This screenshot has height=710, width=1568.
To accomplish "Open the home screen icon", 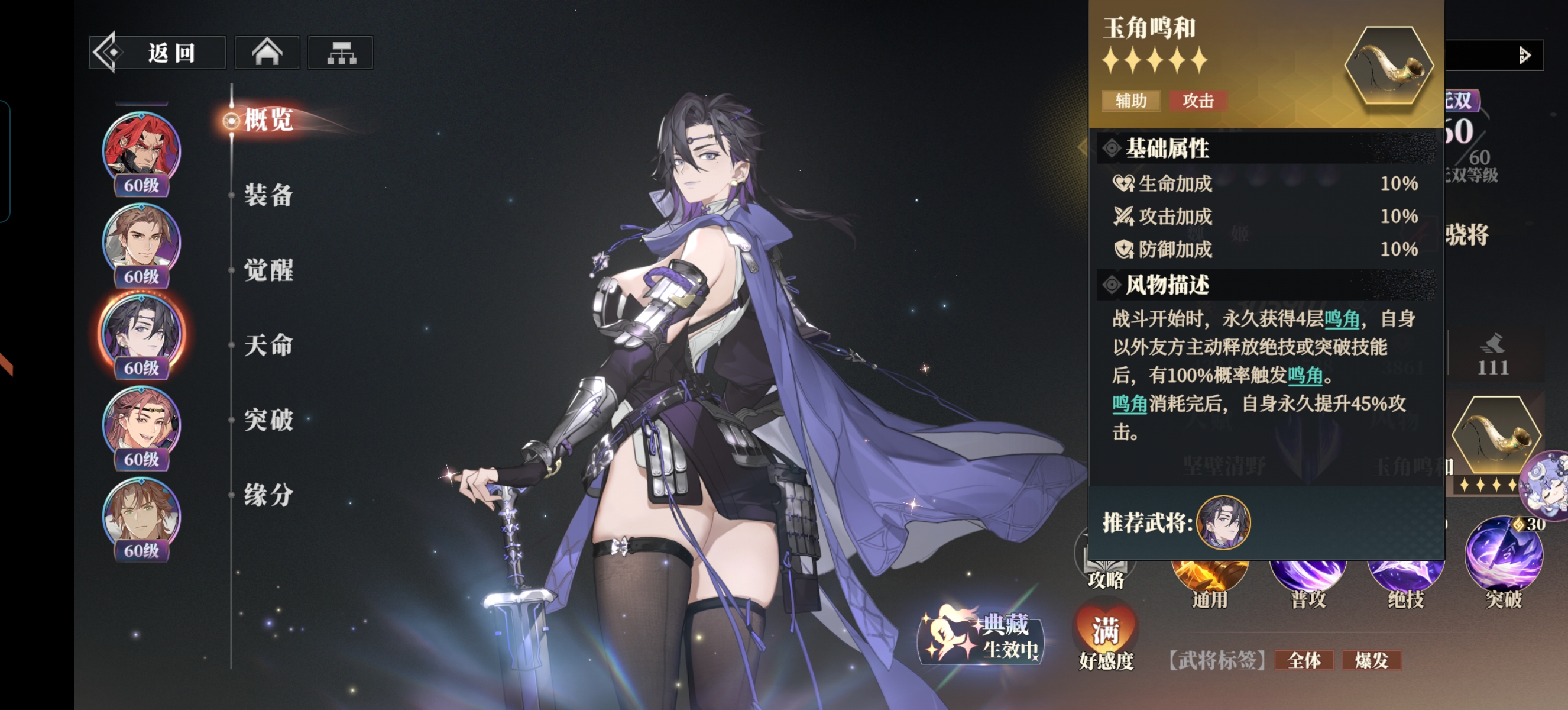I will click(267, 53).
